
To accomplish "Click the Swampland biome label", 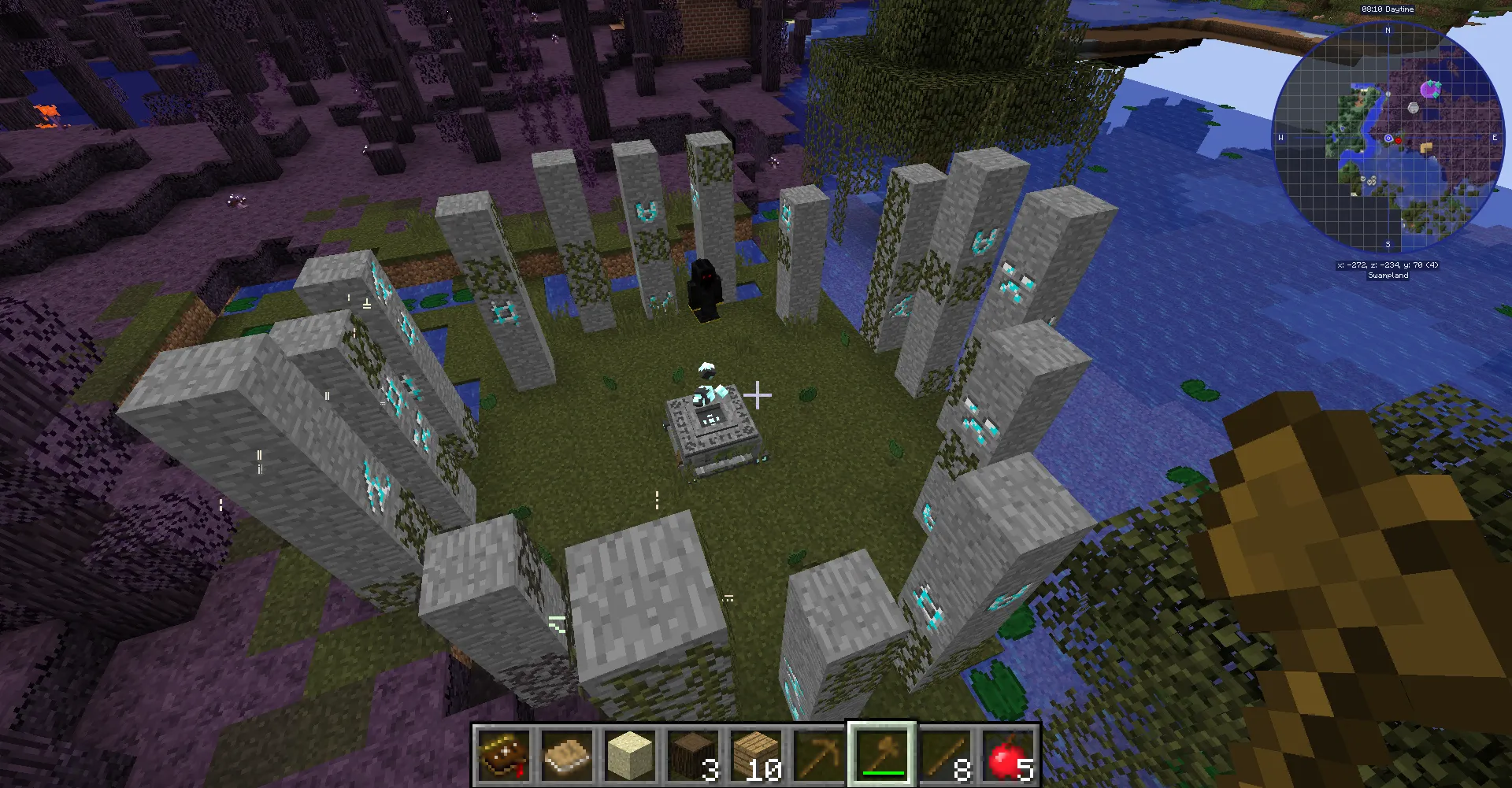I will [1388, 275].
